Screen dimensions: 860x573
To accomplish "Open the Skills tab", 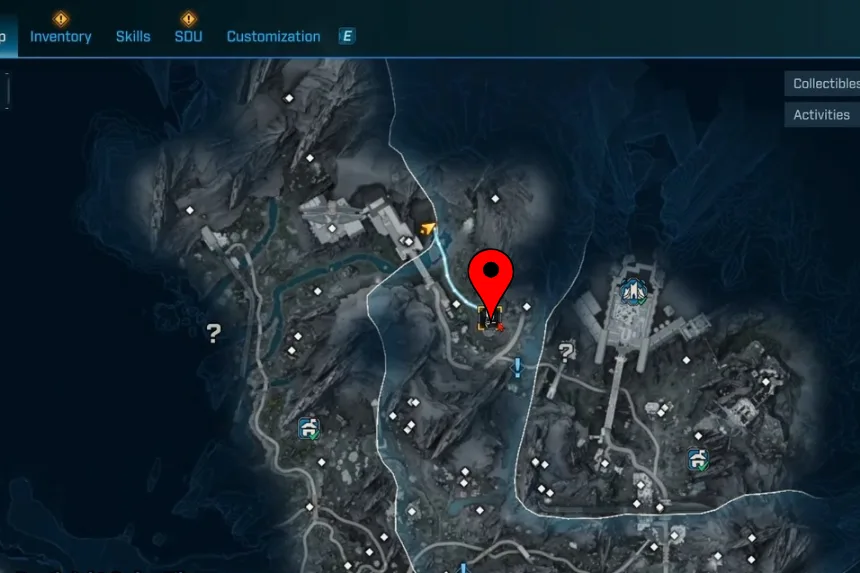I will 133,36.
